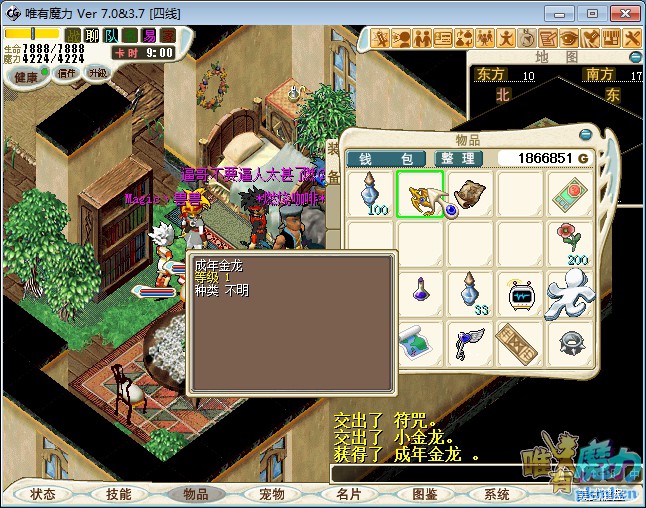Open the 宠物 pets tab
The height and width of the screenshot is (508, 646).
271,494
